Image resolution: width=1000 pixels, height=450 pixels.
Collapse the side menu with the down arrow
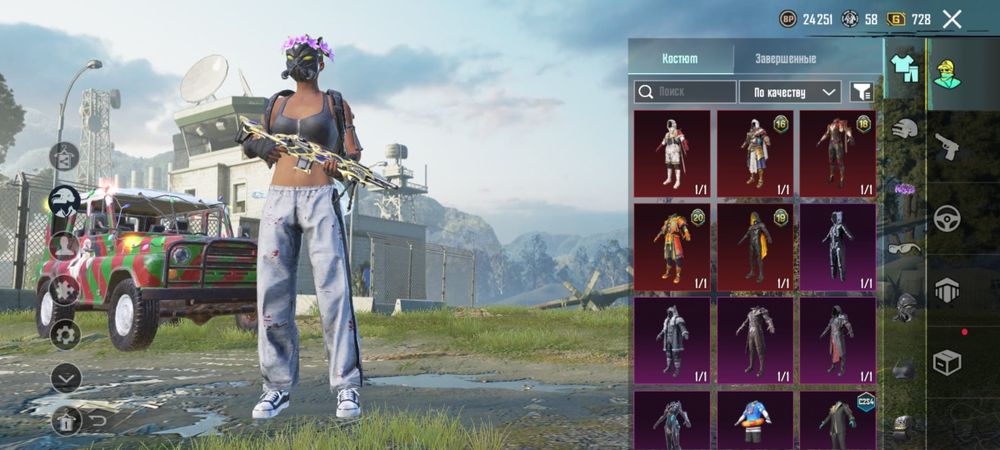[x=66, y=377]
